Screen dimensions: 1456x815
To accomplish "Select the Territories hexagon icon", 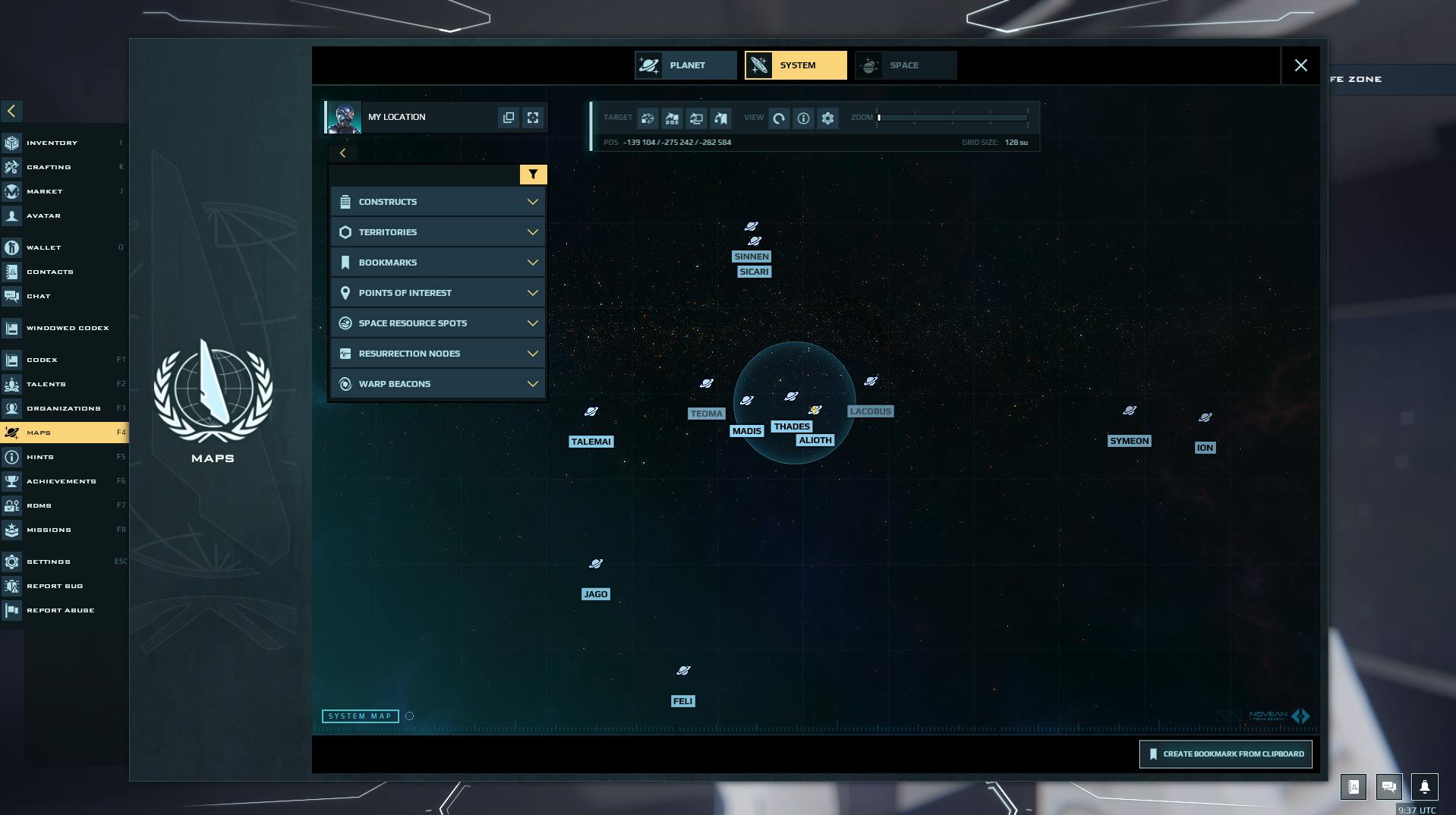I will point(346,231).
